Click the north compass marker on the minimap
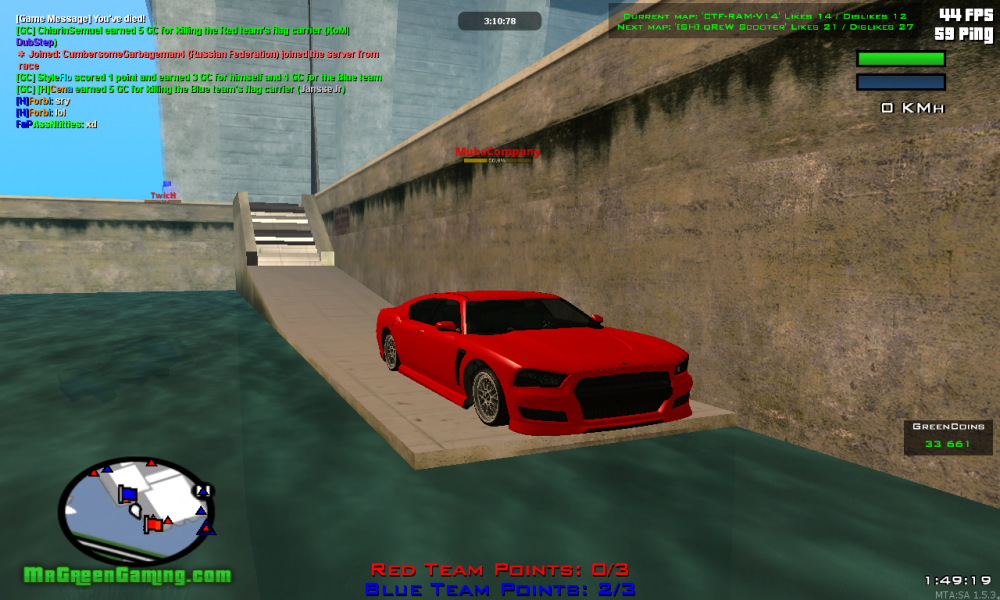Screen dimensions: 1000x600 (205, 490)
